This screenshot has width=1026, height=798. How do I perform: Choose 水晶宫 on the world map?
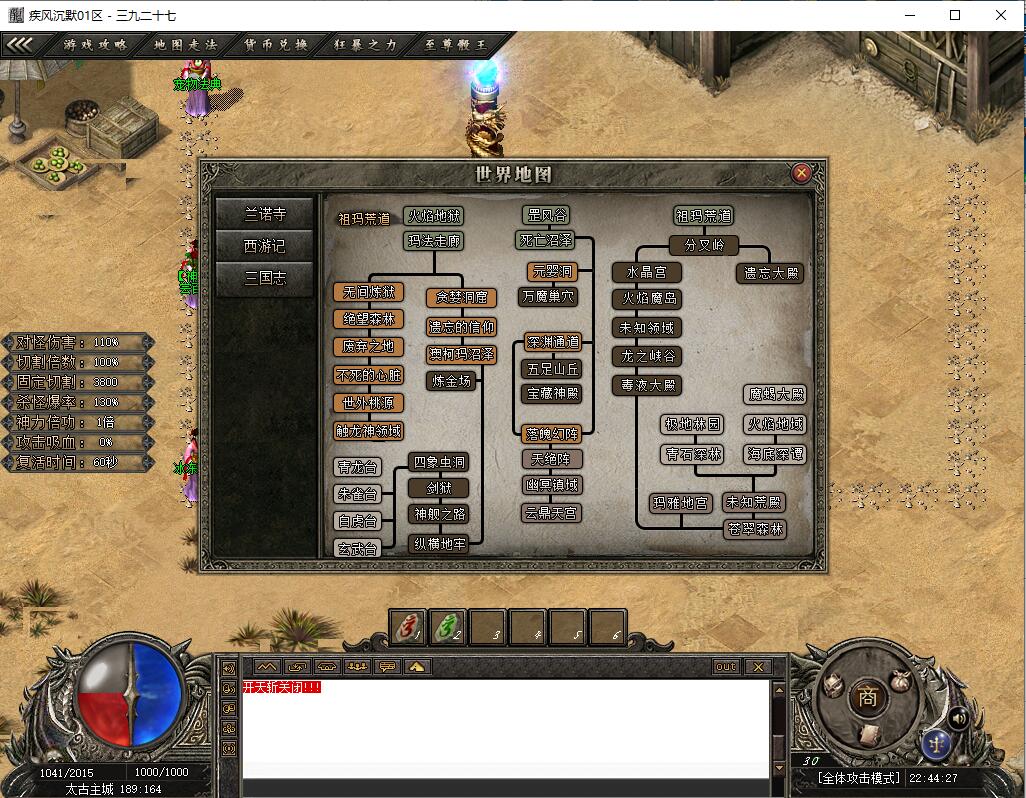(x=646, y=272)
